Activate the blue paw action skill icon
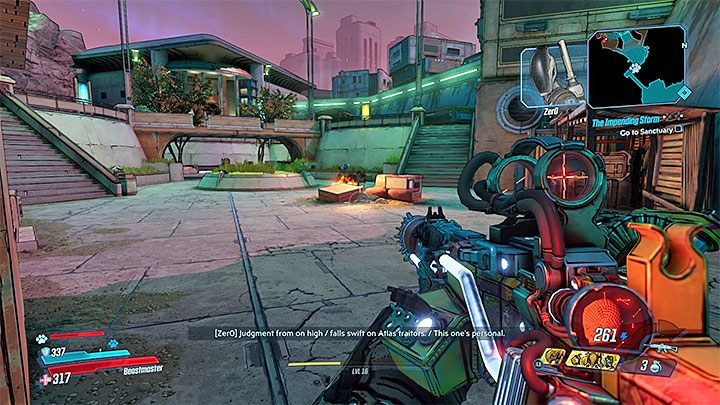 113,345
